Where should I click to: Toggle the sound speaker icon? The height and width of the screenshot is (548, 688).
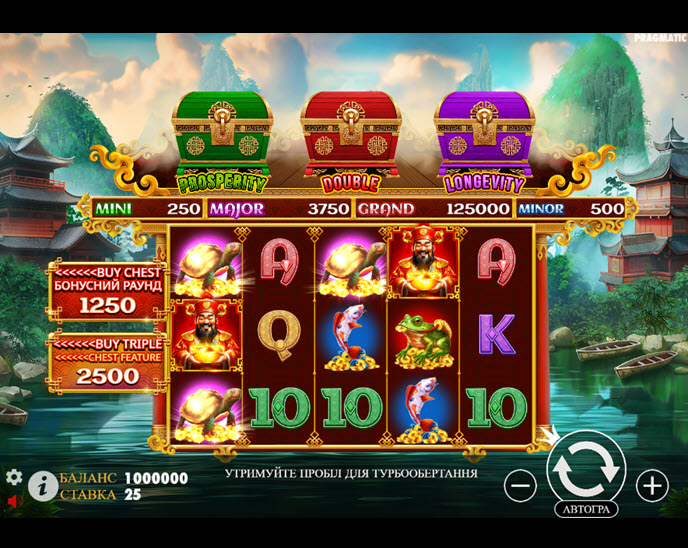click(14, 499)
